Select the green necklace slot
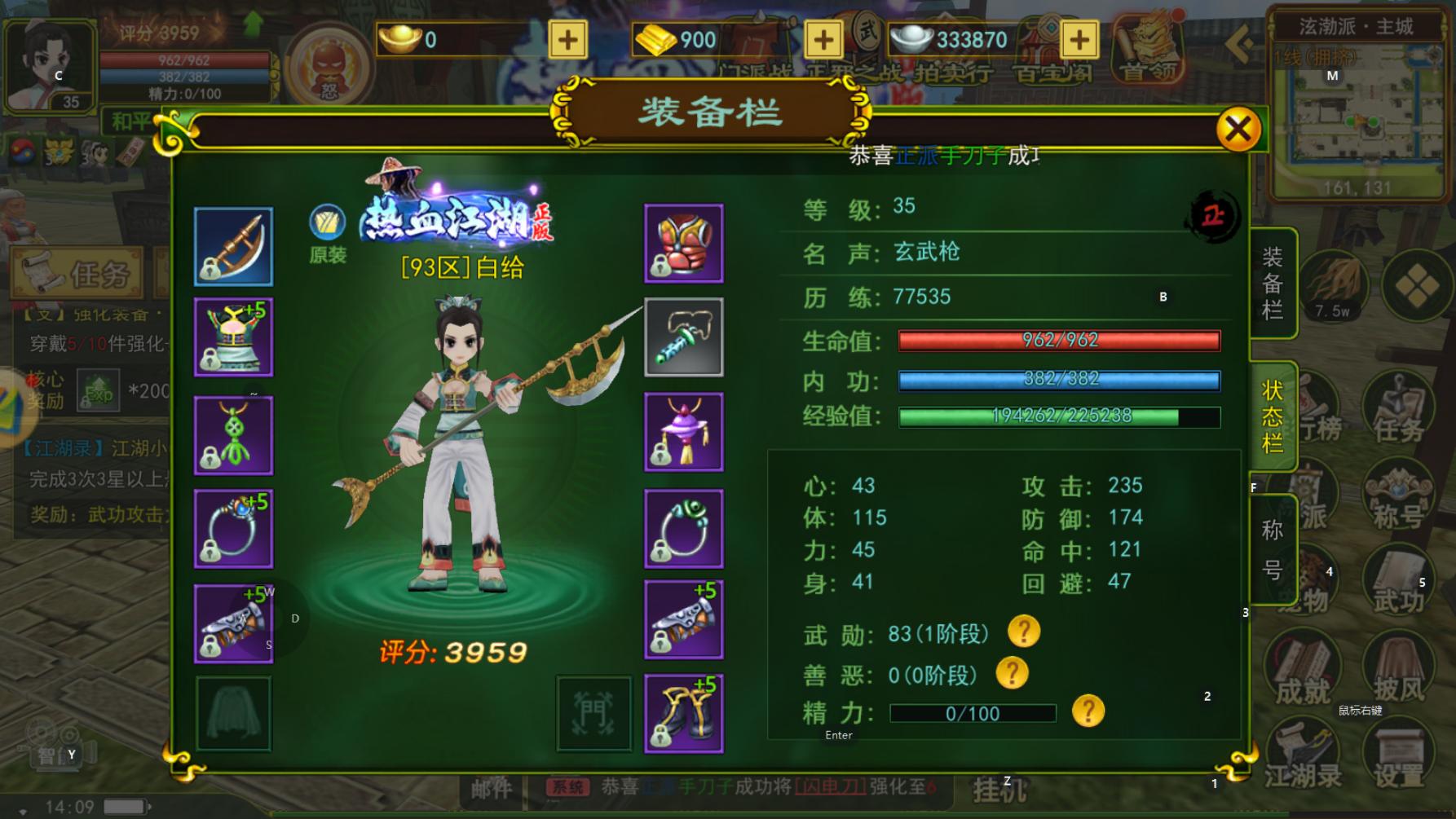1456x819 pixels. pyautogui.click(x=234, y=435)
